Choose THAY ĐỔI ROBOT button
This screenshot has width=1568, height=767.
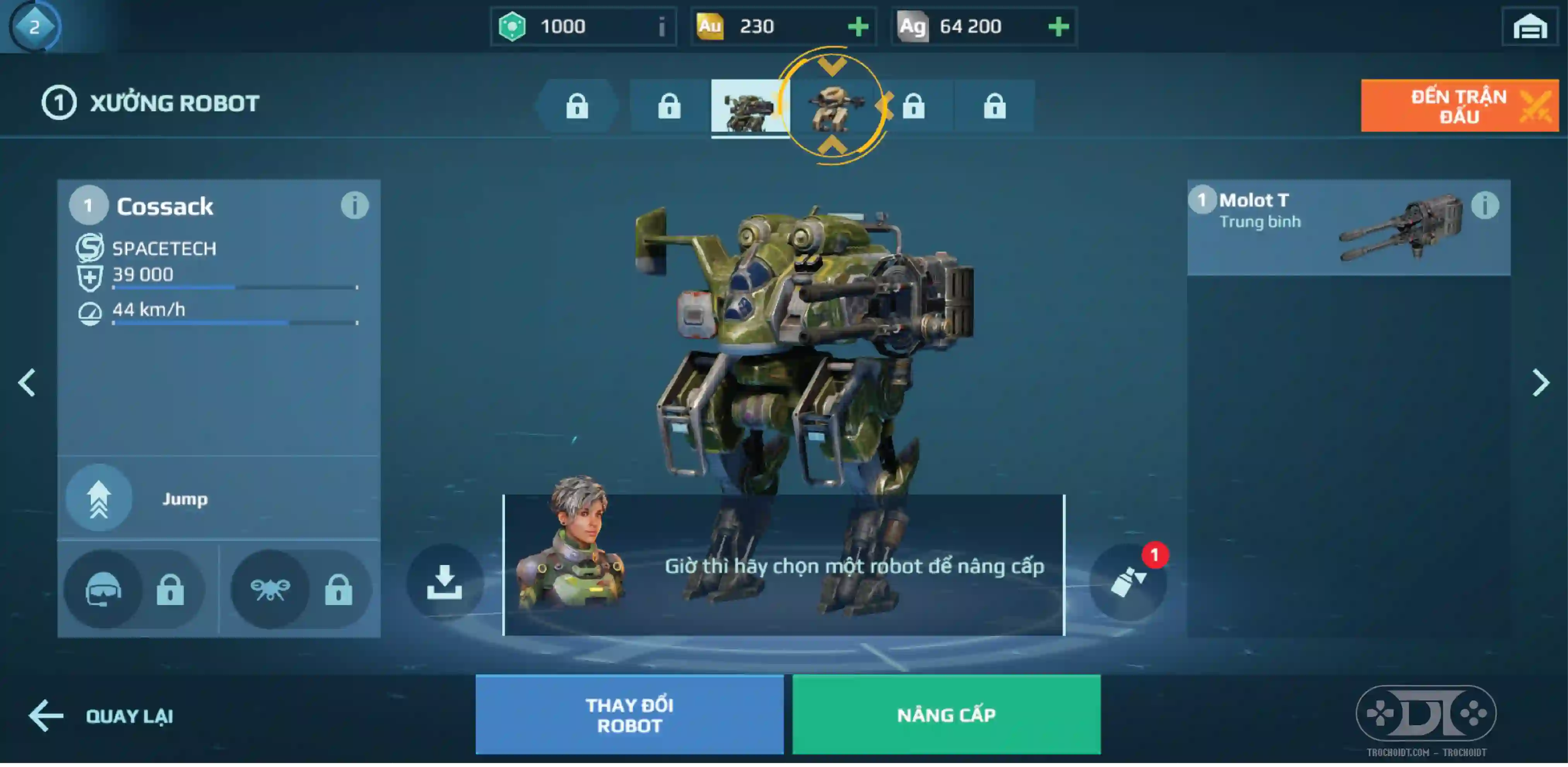pos(629,714)
